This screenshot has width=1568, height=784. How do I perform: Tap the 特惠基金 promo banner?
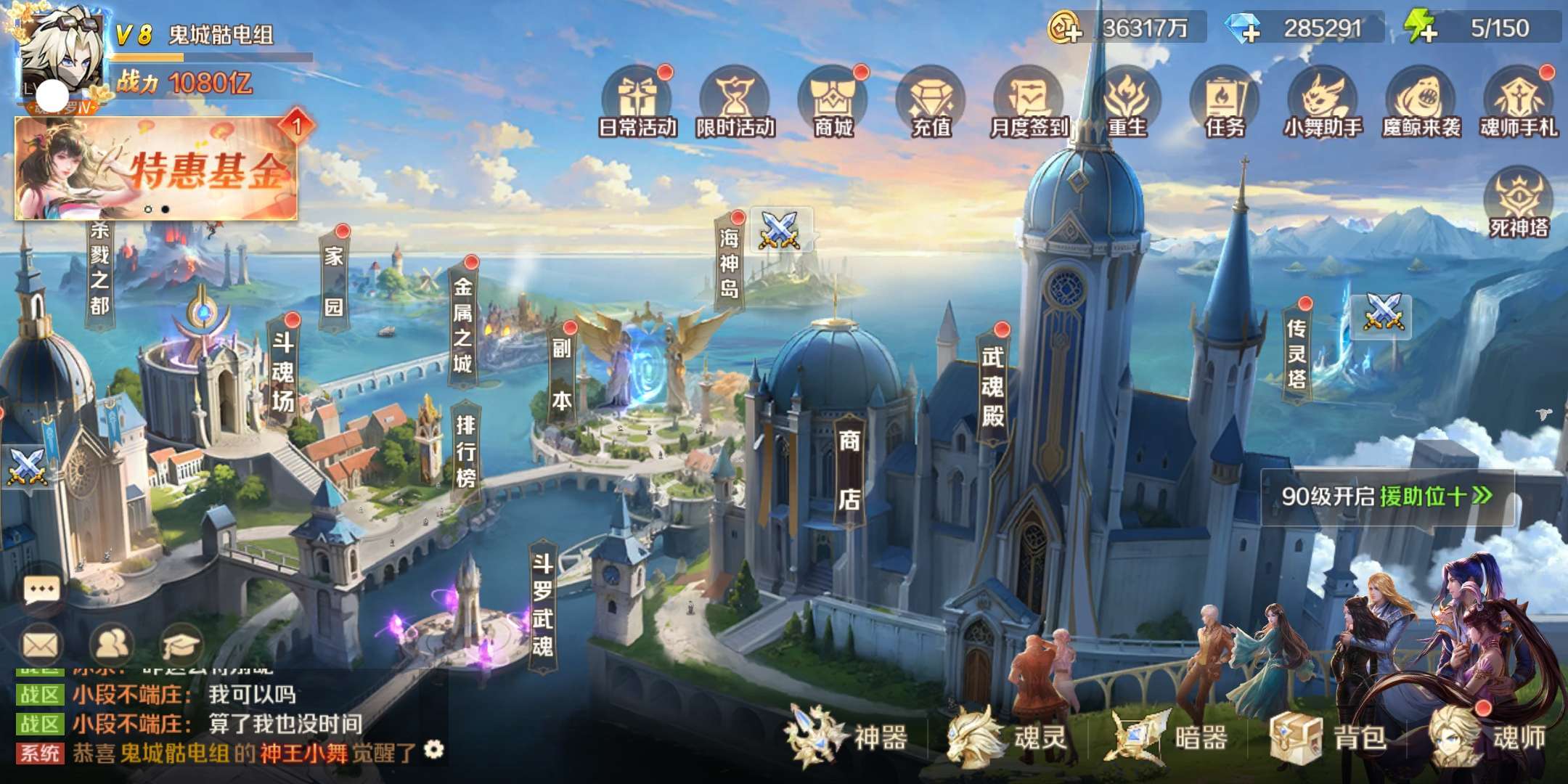[156, 168]
